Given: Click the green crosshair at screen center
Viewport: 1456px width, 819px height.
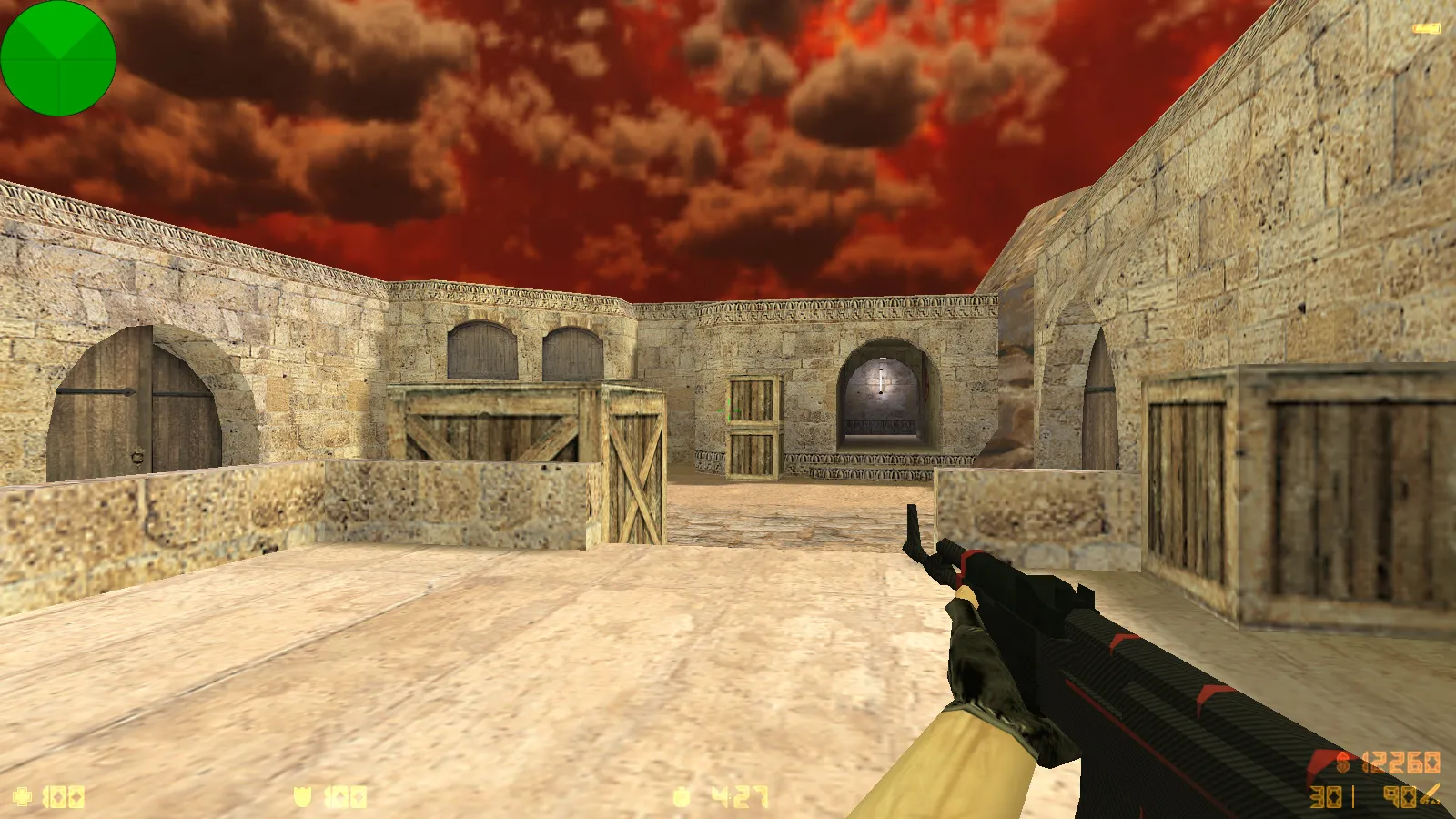Looking at the screenshot, I should tap(728, 409).
